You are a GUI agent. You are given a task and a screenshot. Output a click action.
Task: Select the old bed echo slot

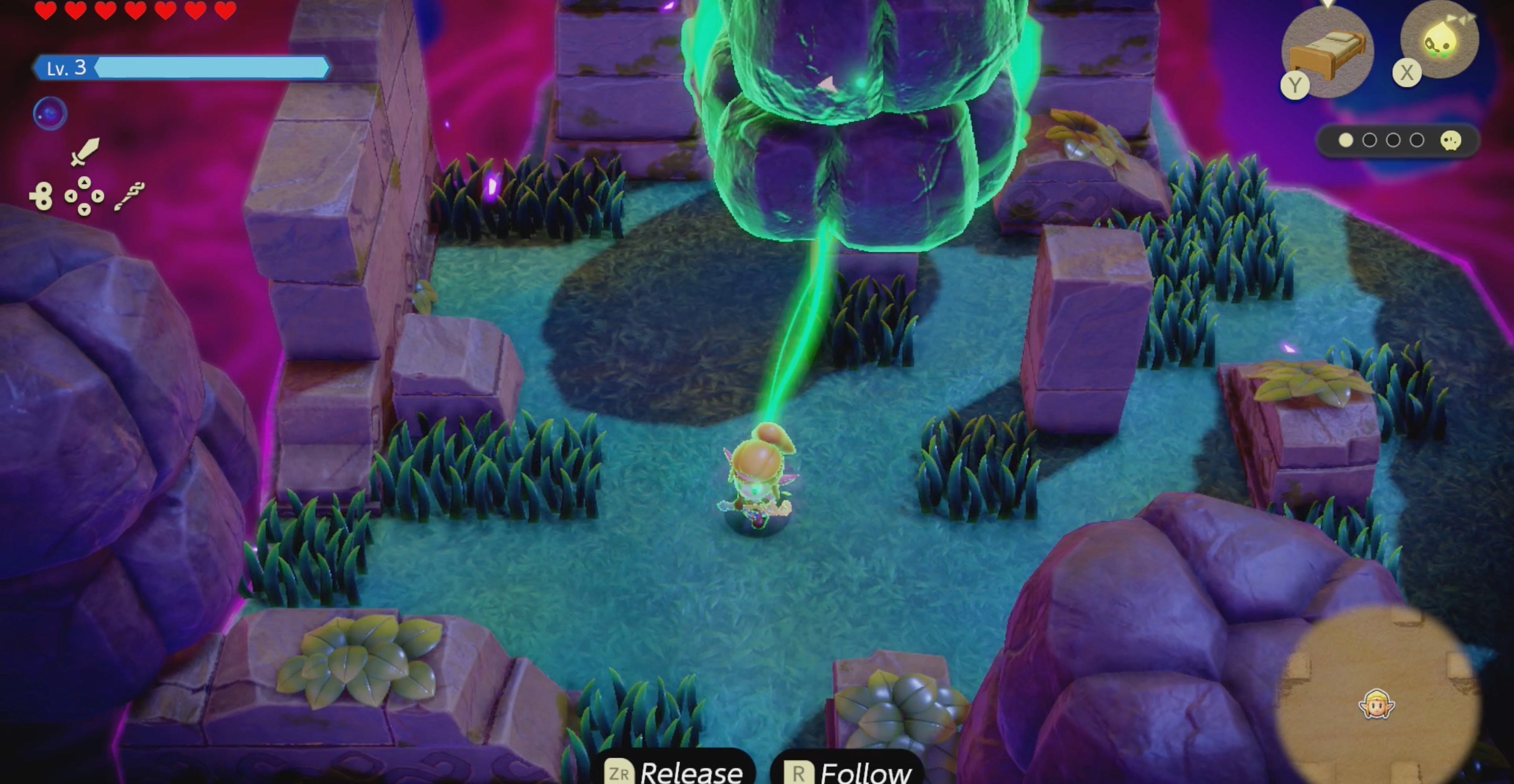1327,50
